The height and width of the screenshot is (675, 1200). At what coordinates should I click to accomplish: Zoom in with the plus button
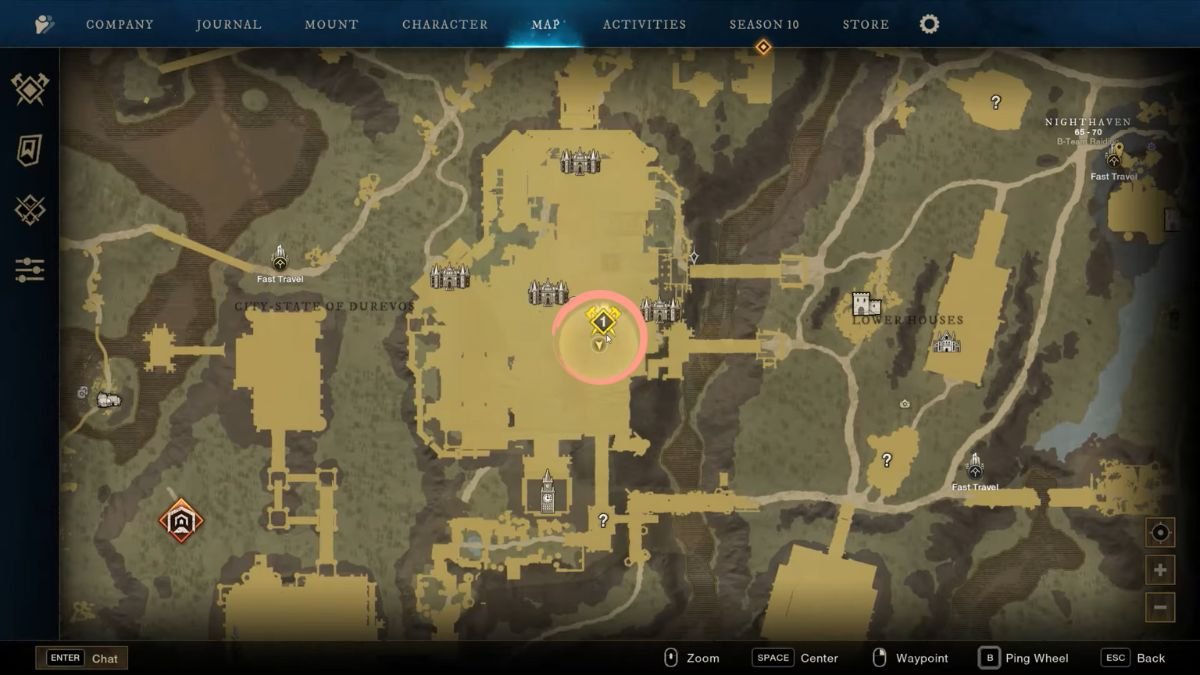click(x=1160, y=570)
